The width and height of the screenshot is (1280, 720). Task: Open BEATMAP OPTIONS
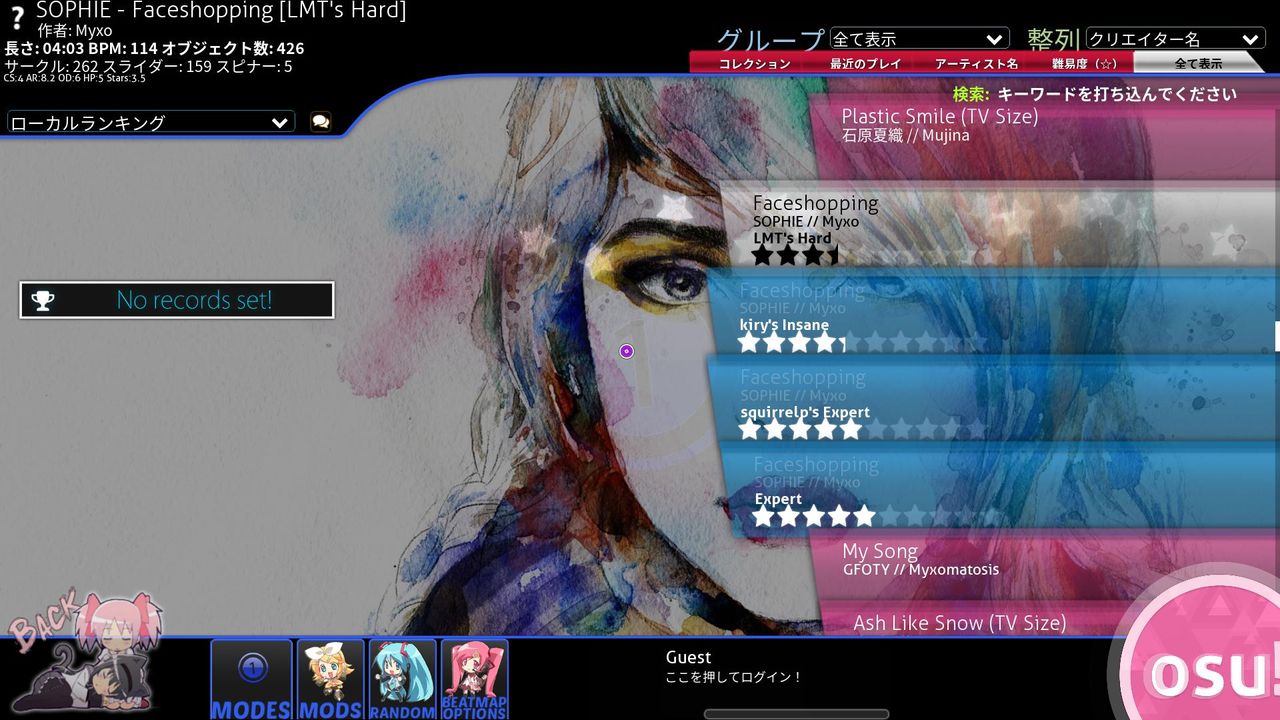[474, 677]
